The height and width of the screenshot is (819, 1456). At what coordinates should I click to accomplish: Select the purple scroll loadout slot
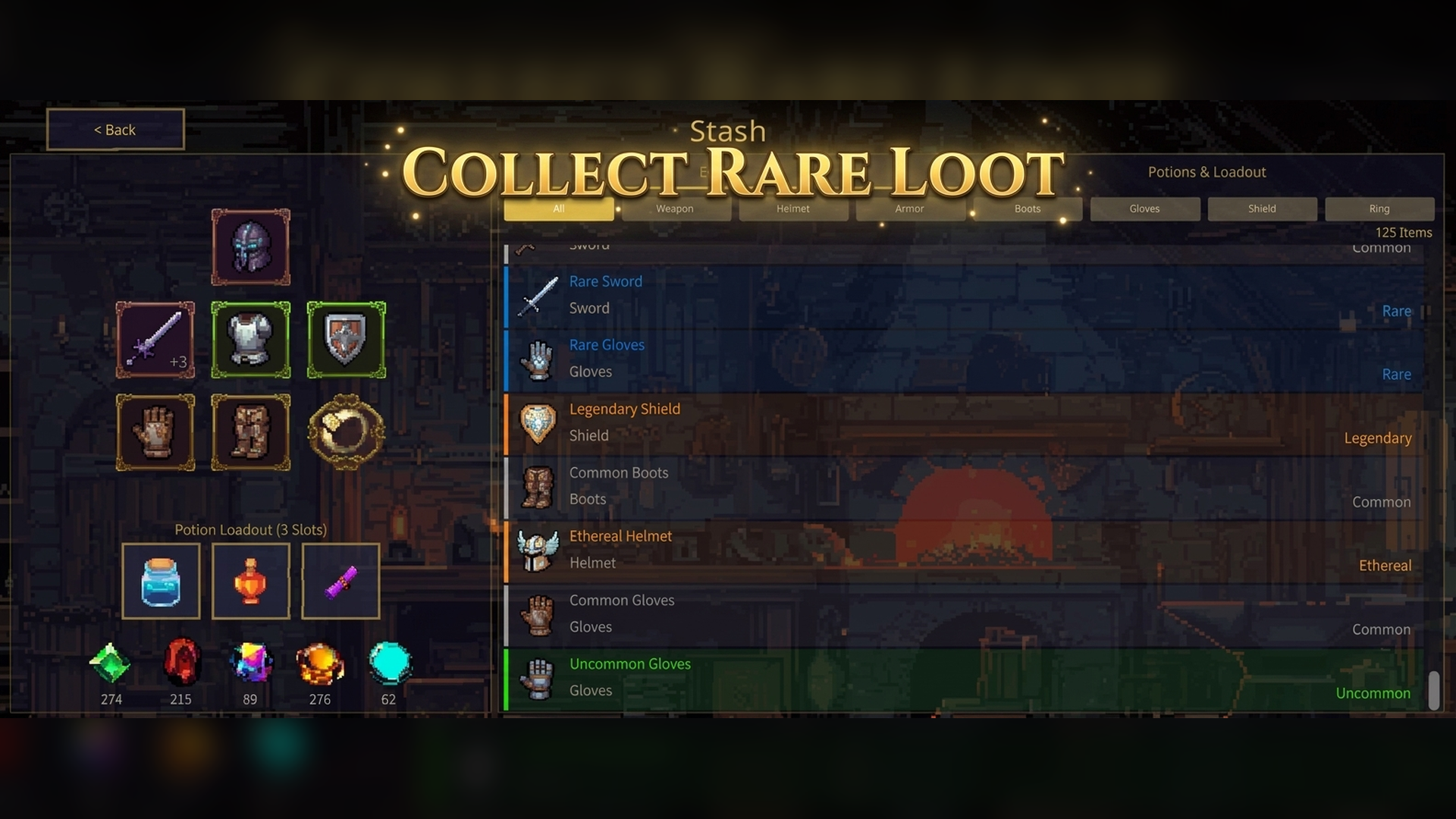click(340, 581)
